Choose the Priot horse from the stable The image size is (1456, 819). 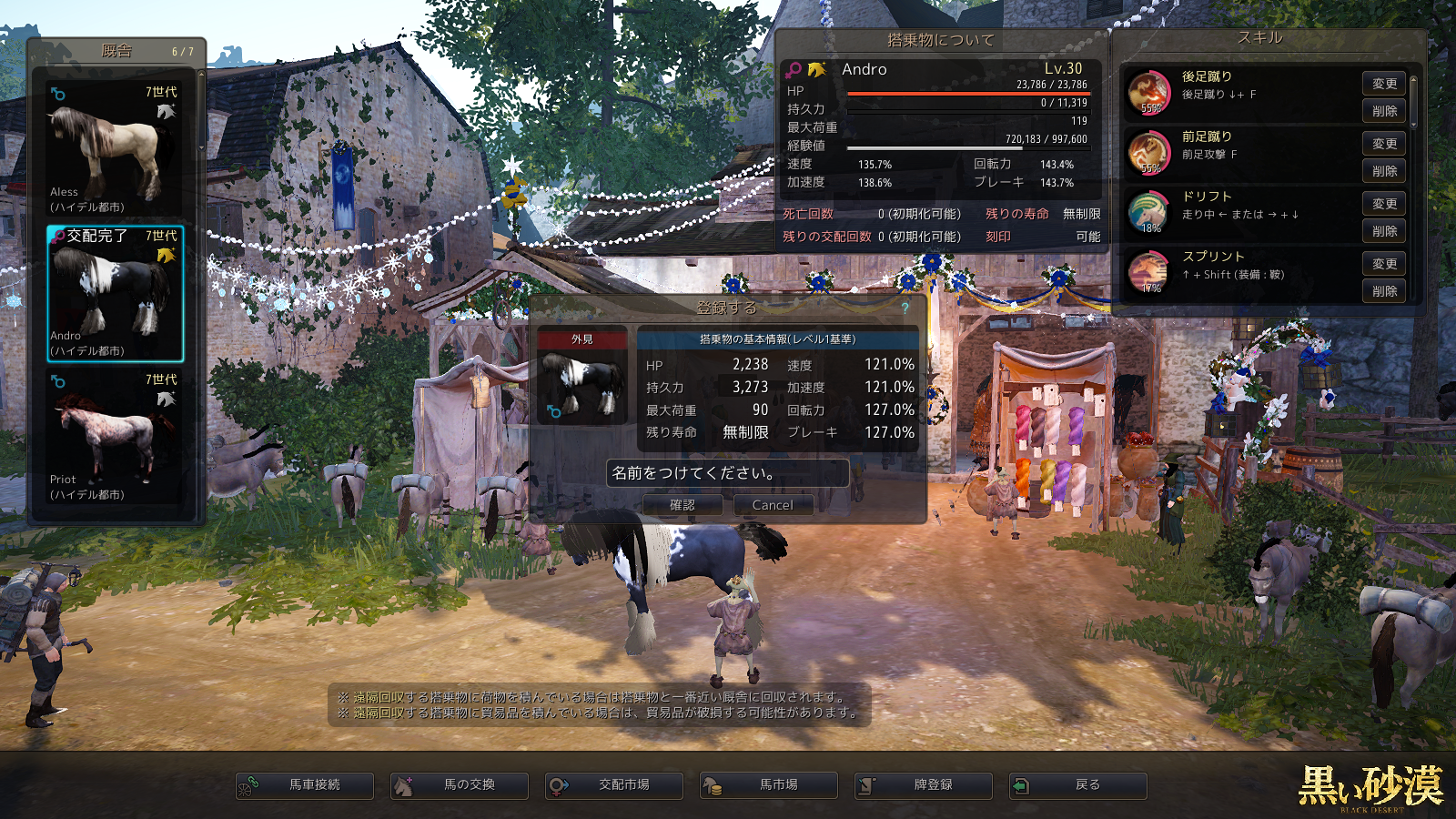pos(115,438)
